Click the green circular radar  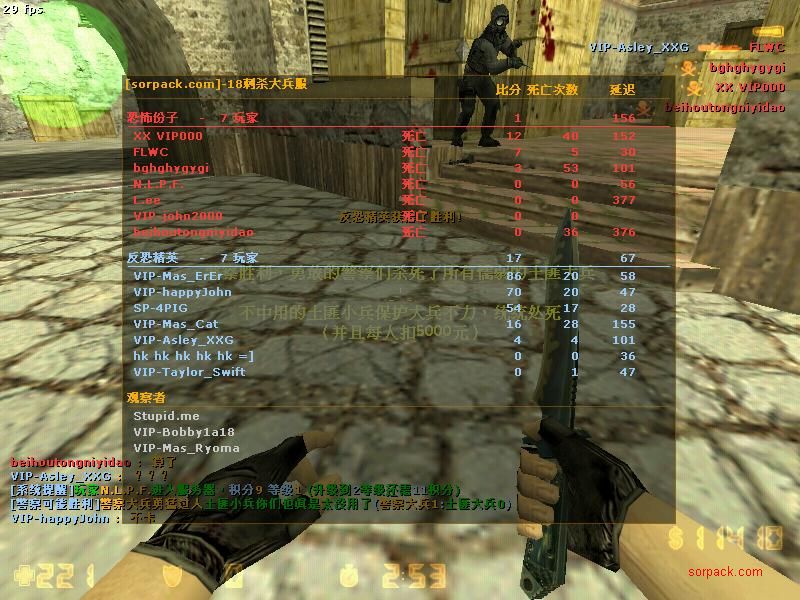click(x=60, y=70)
